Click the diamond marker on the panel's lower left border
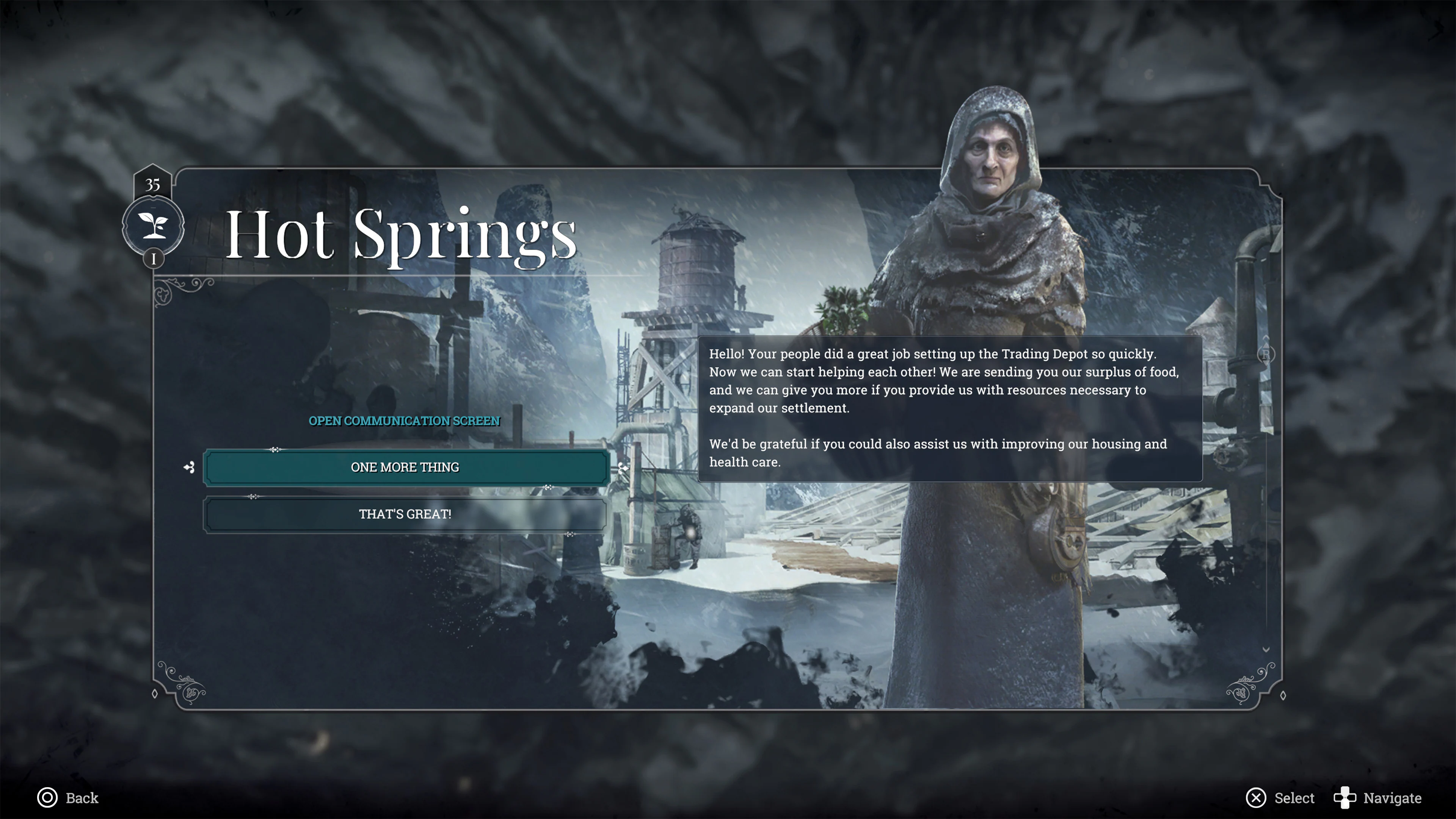 [154, 694]
